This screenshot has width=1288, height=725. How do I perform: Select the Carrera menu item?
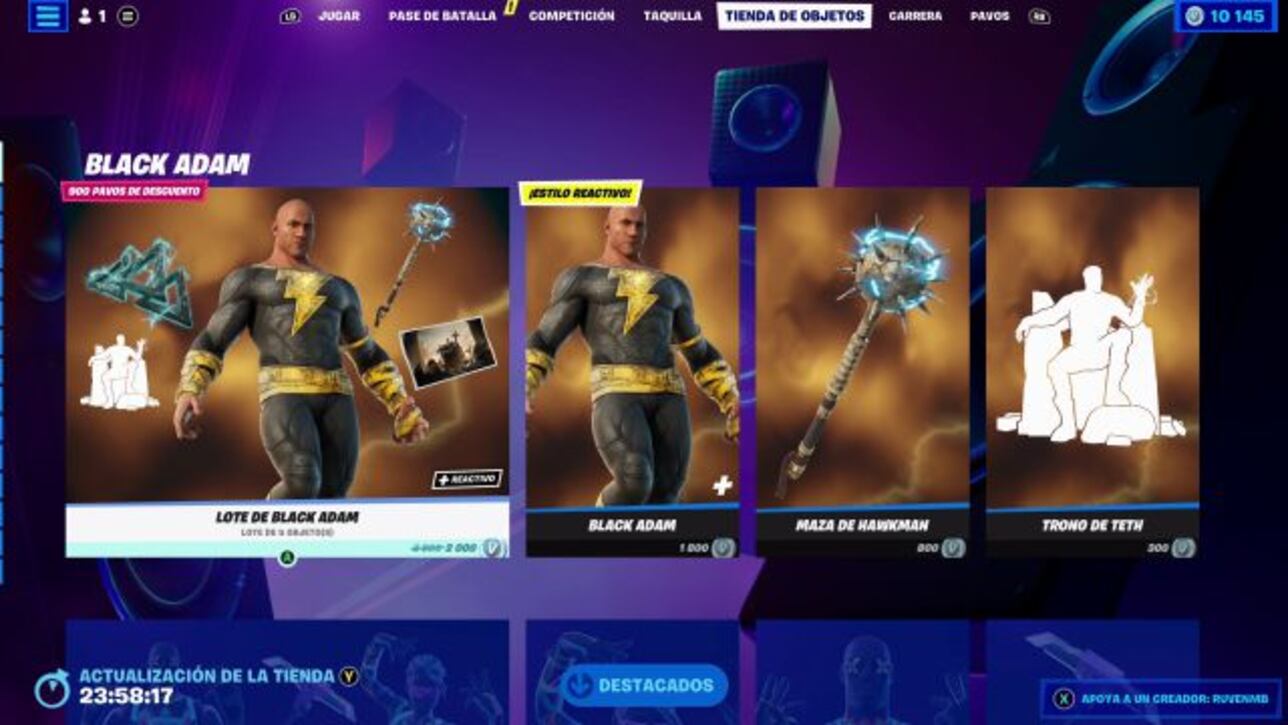point(917,15)
